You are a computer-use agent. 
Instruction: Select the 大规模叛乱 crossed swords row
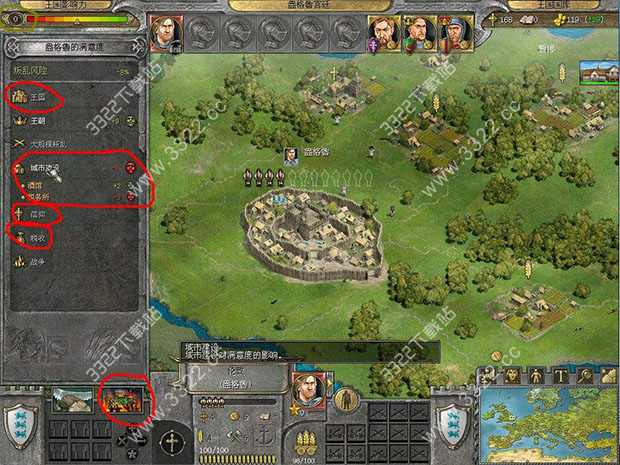[x=45, y=145]
